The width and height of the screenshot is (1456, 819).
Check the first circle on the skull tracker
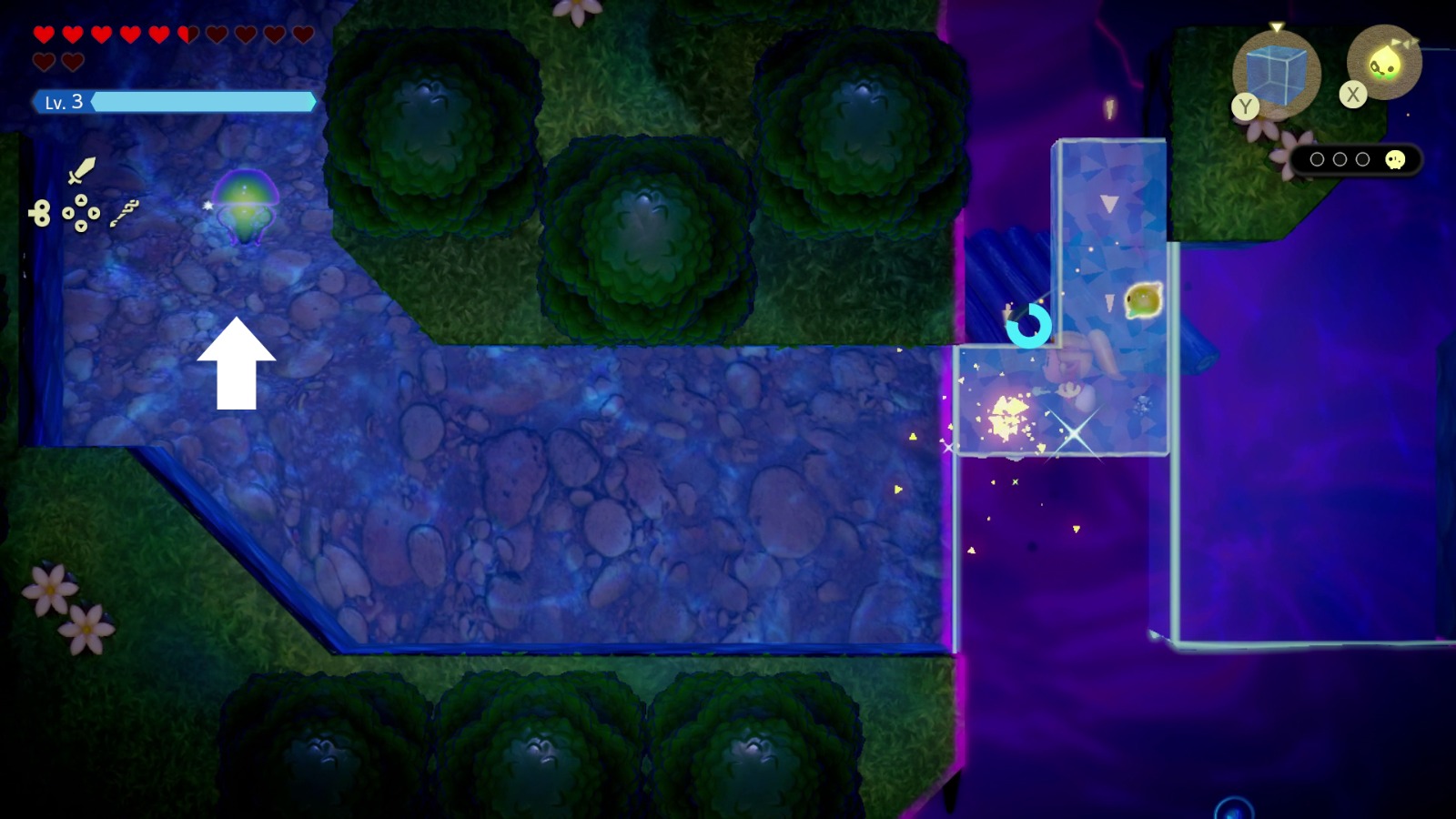click(x=1318, y=158)
